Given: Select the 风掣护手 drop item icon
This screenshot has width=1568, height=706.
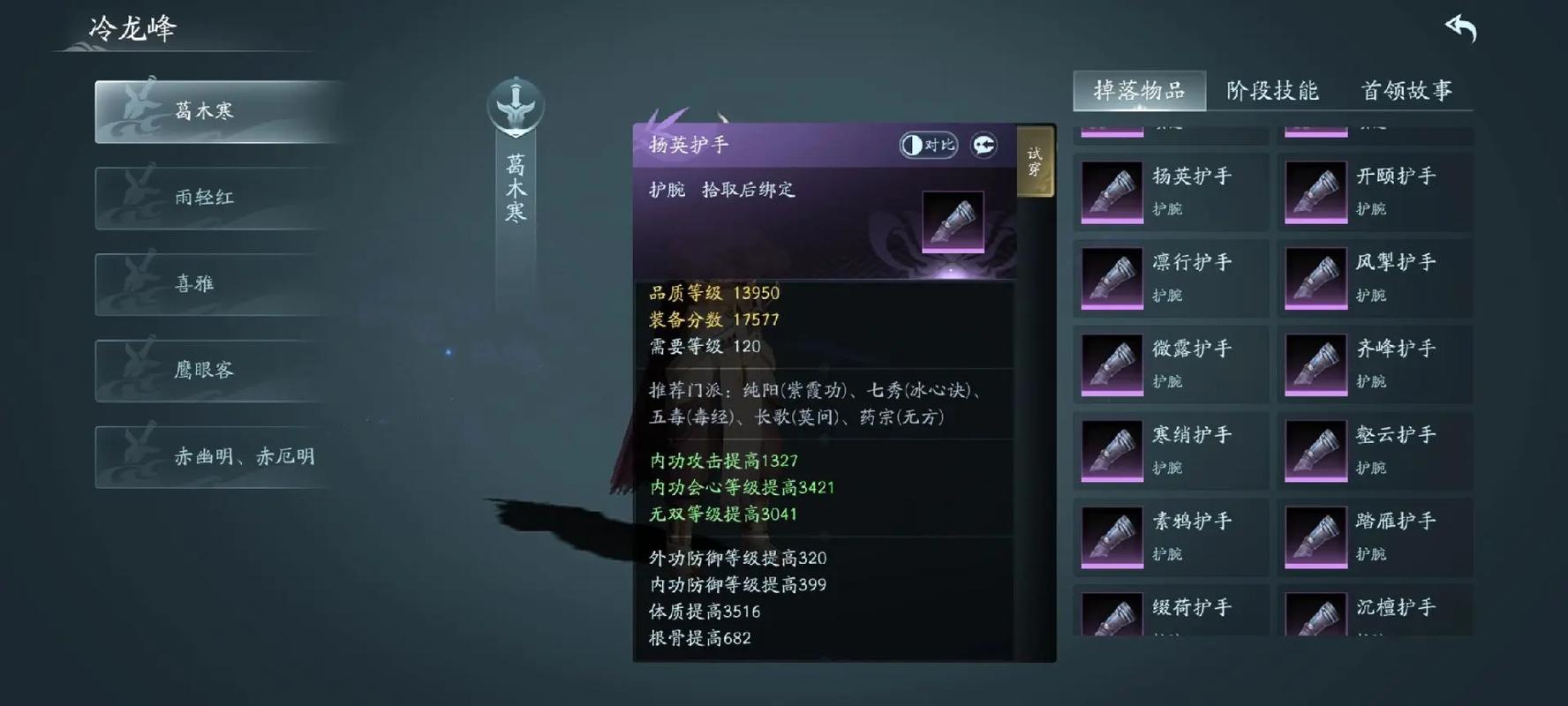Looking at the screenshot, I should click(x=1315, y=277).
